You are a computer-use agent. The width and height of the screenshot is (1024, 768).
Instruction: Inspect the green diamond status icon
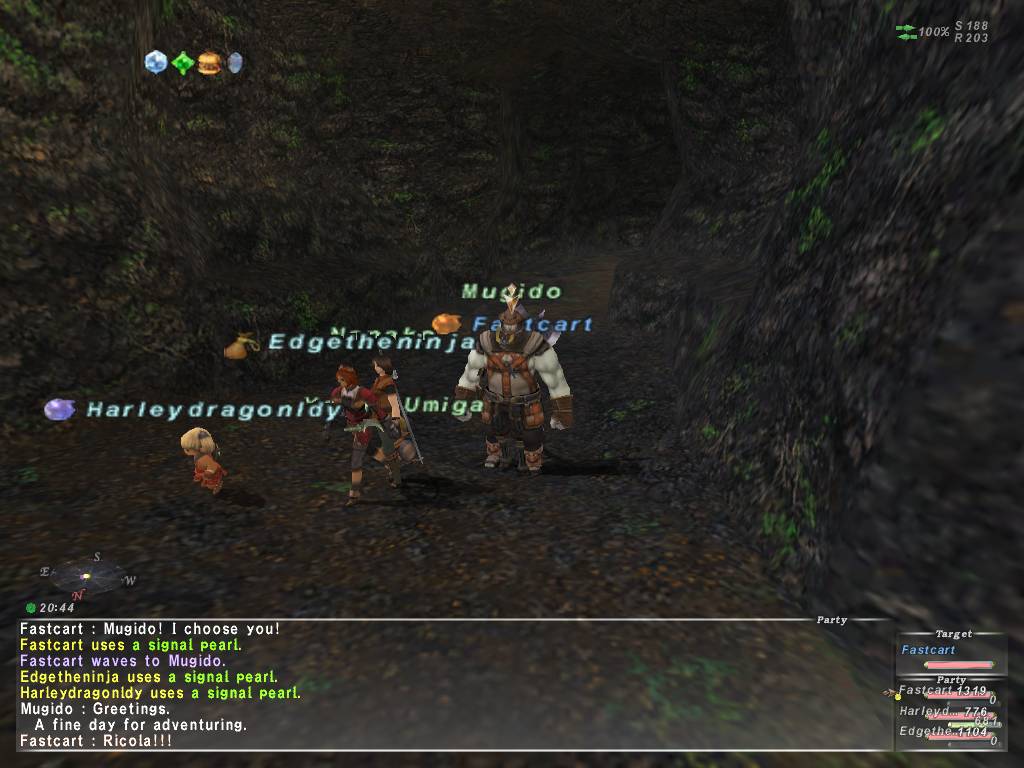[182, 63]
